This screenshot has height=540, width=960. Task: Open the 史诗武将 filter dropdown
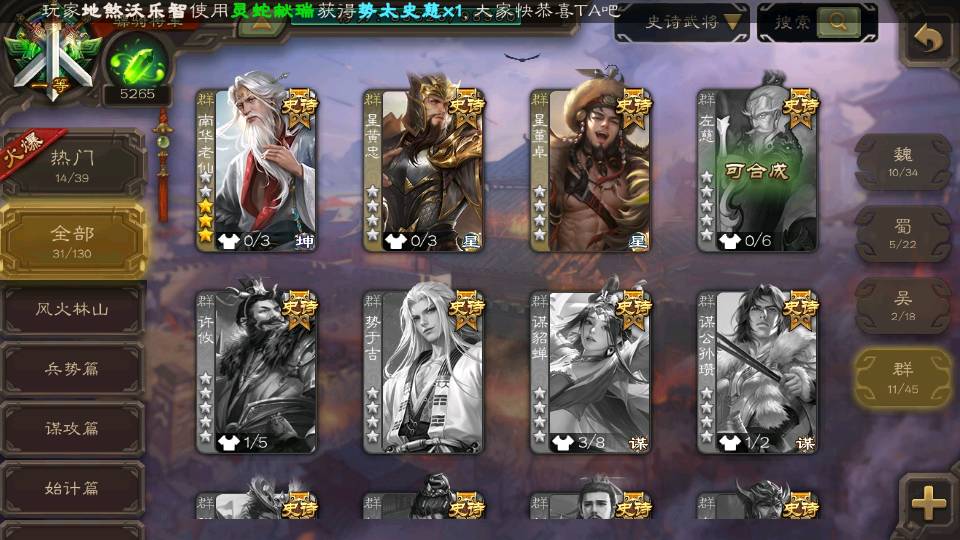tap(681, 22)
